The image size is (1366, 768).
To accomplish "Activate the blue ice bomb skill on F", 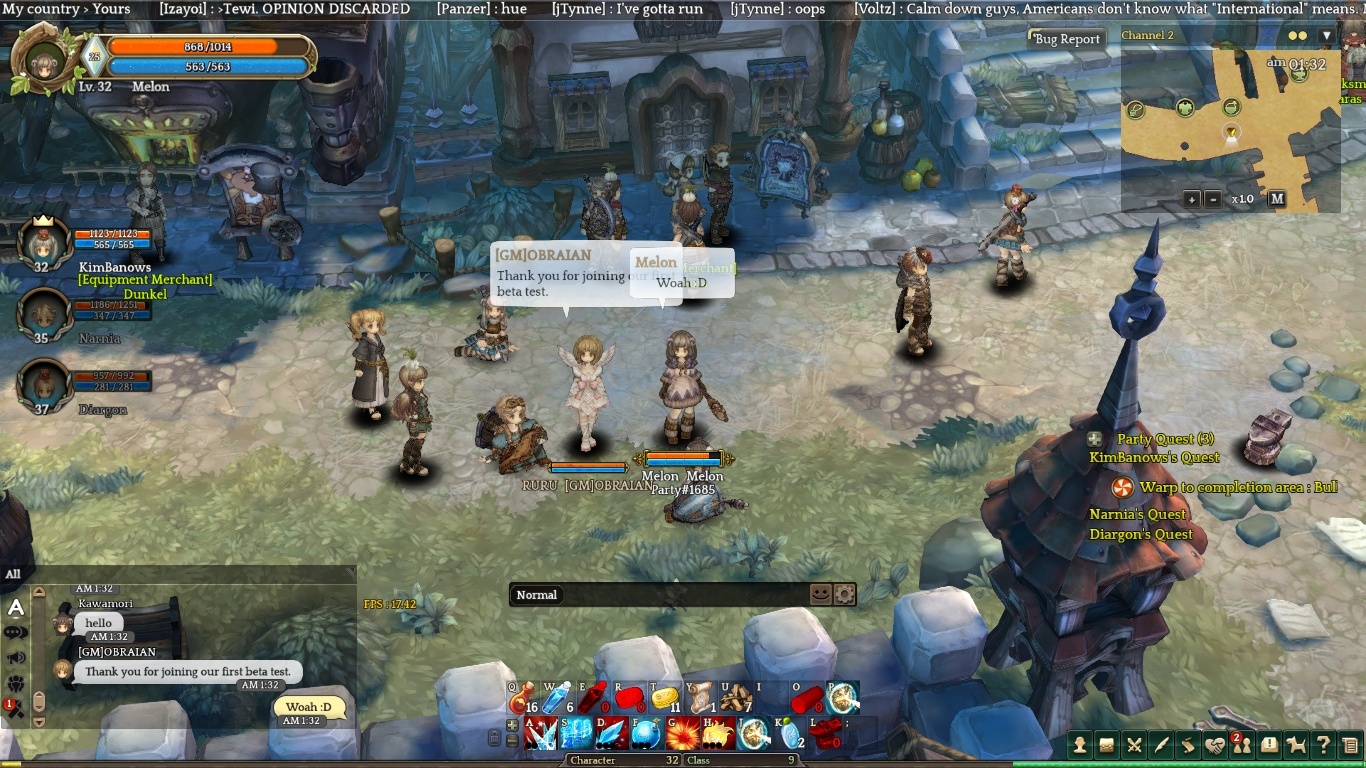I will click(x=647, y=734).
